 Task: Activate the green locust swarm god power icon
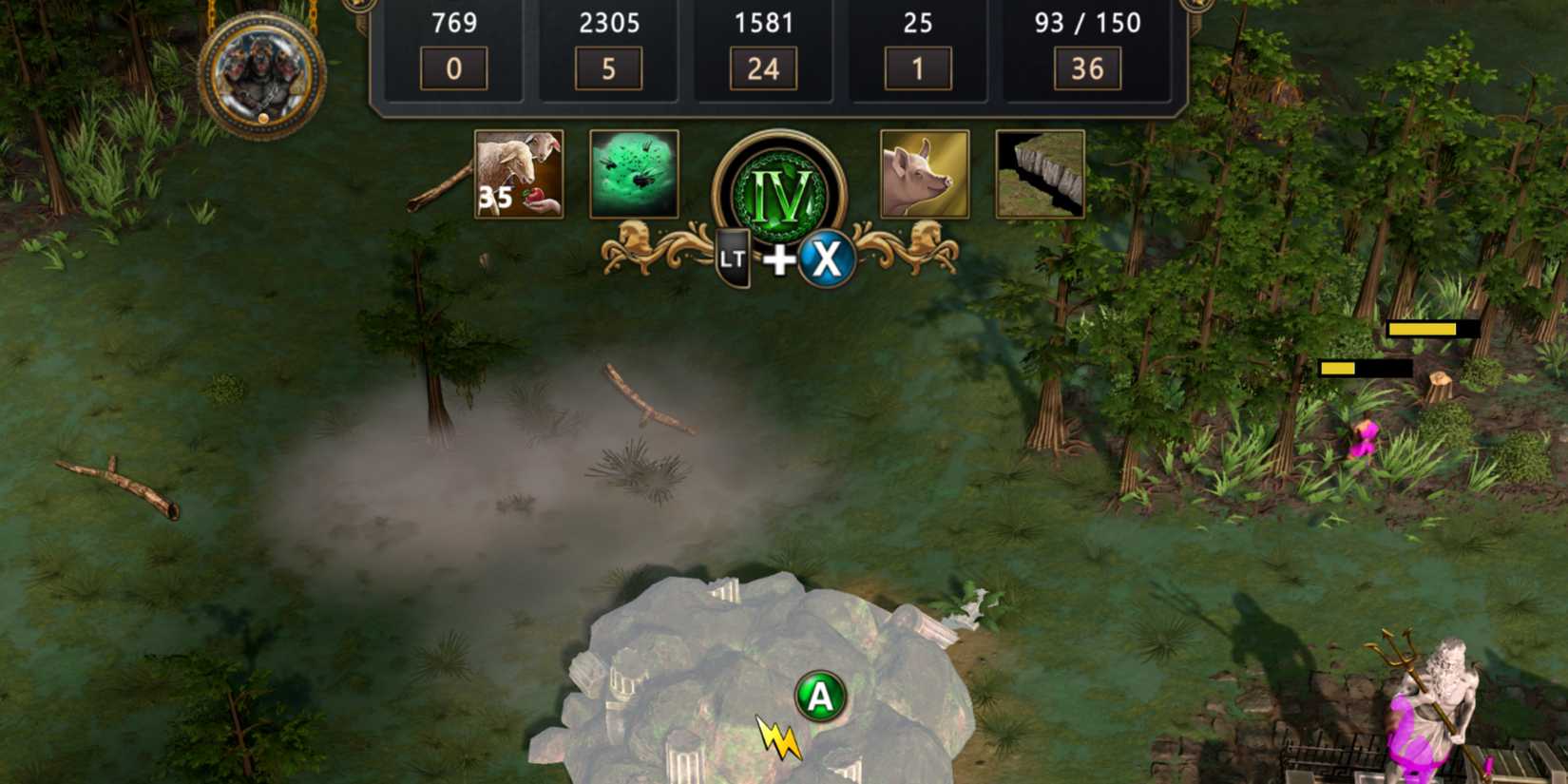click(633, 174)
